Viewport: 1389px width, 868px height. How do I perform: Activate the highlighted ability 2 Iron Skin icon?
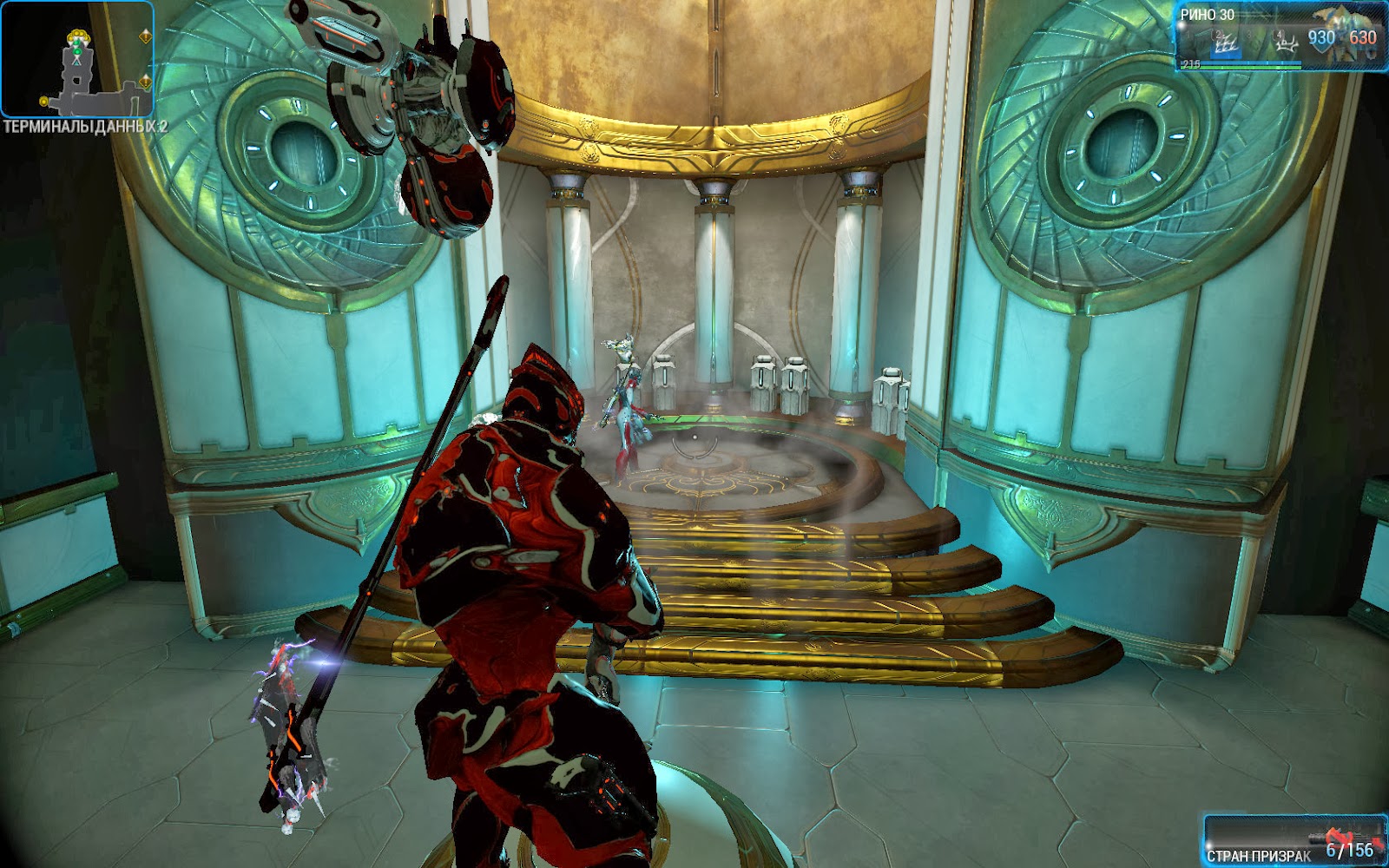[1226, 43]
